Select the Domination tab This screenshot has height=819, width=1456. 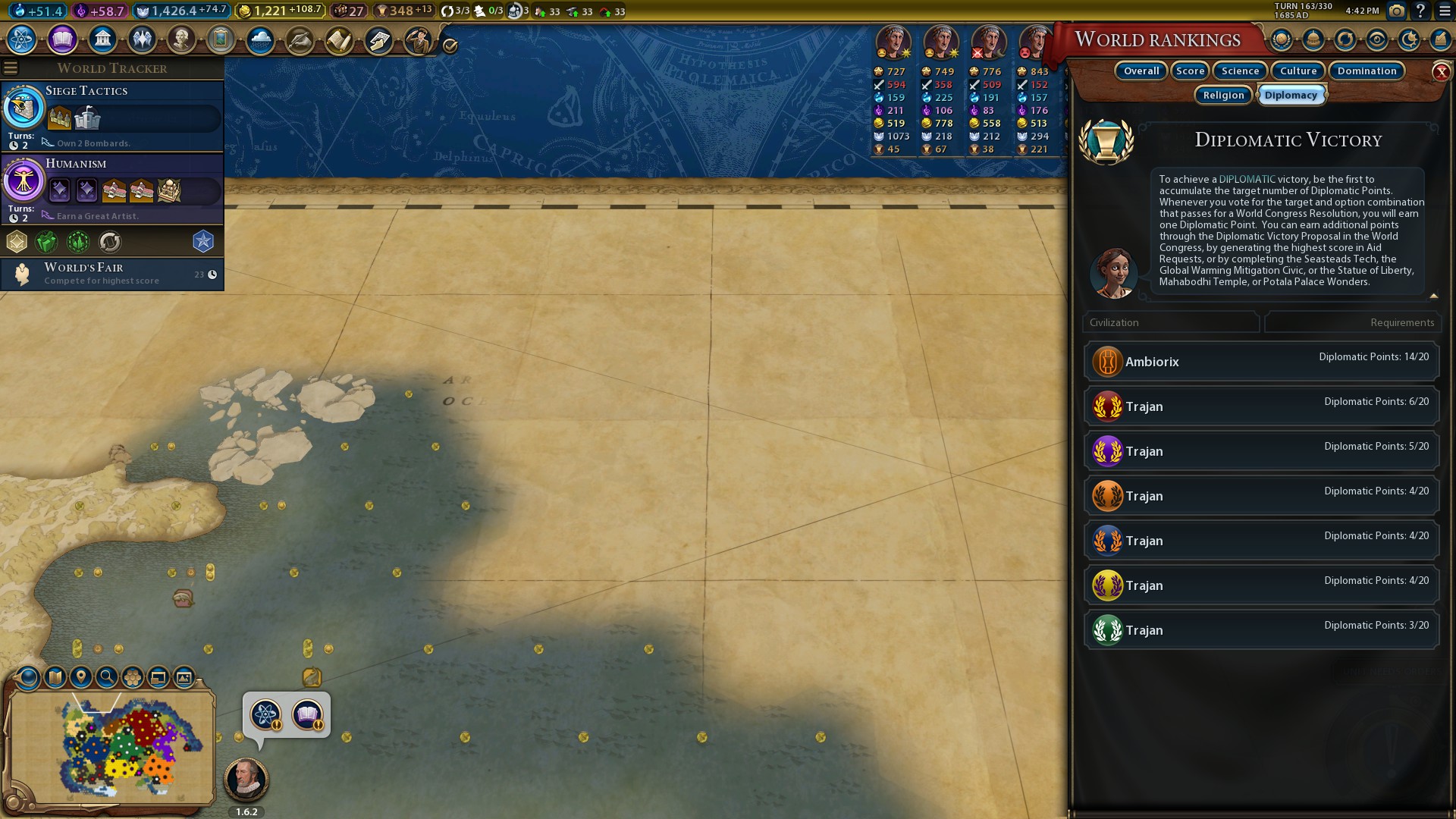click(x=1367, y=71)
